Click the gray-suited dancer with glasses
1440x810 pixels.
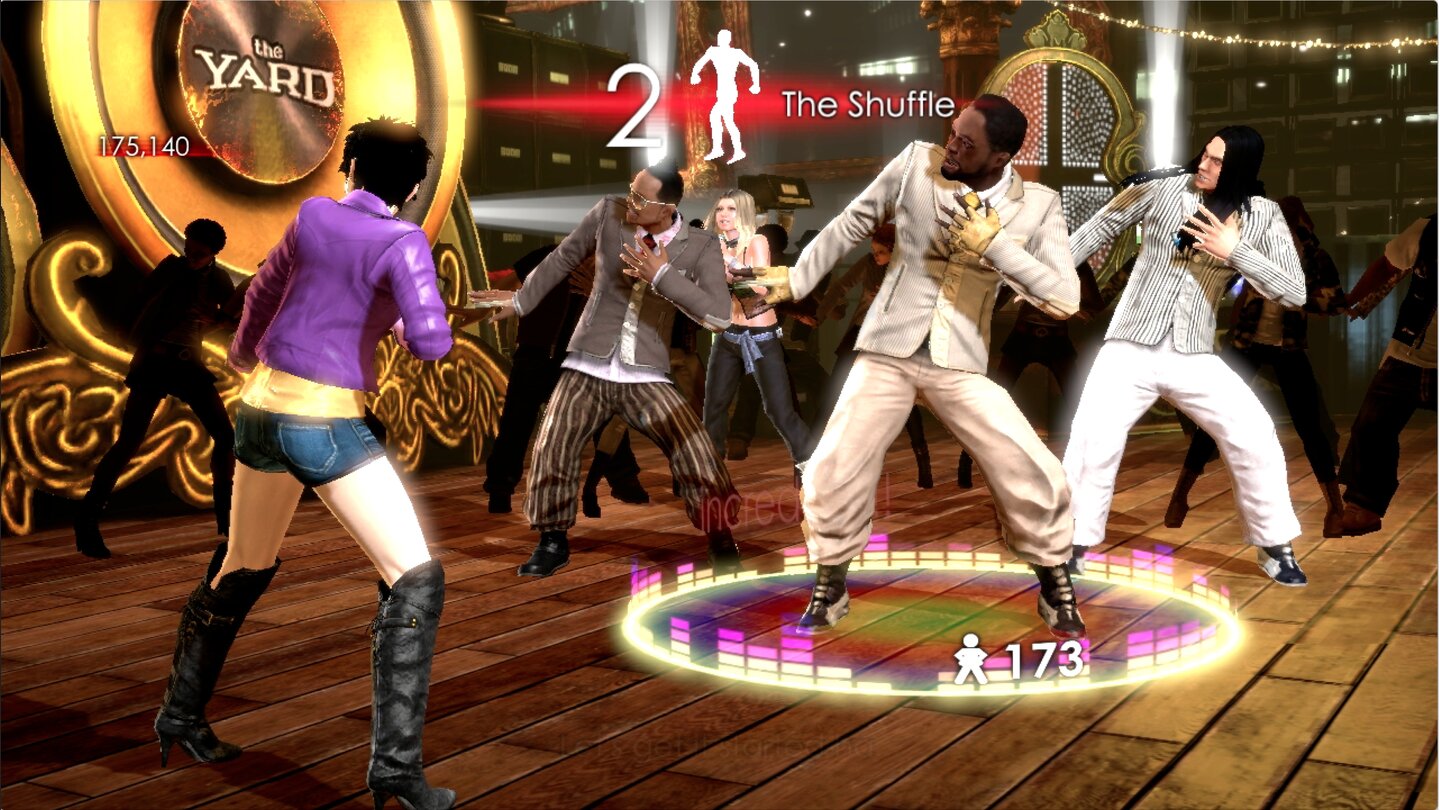630,300
